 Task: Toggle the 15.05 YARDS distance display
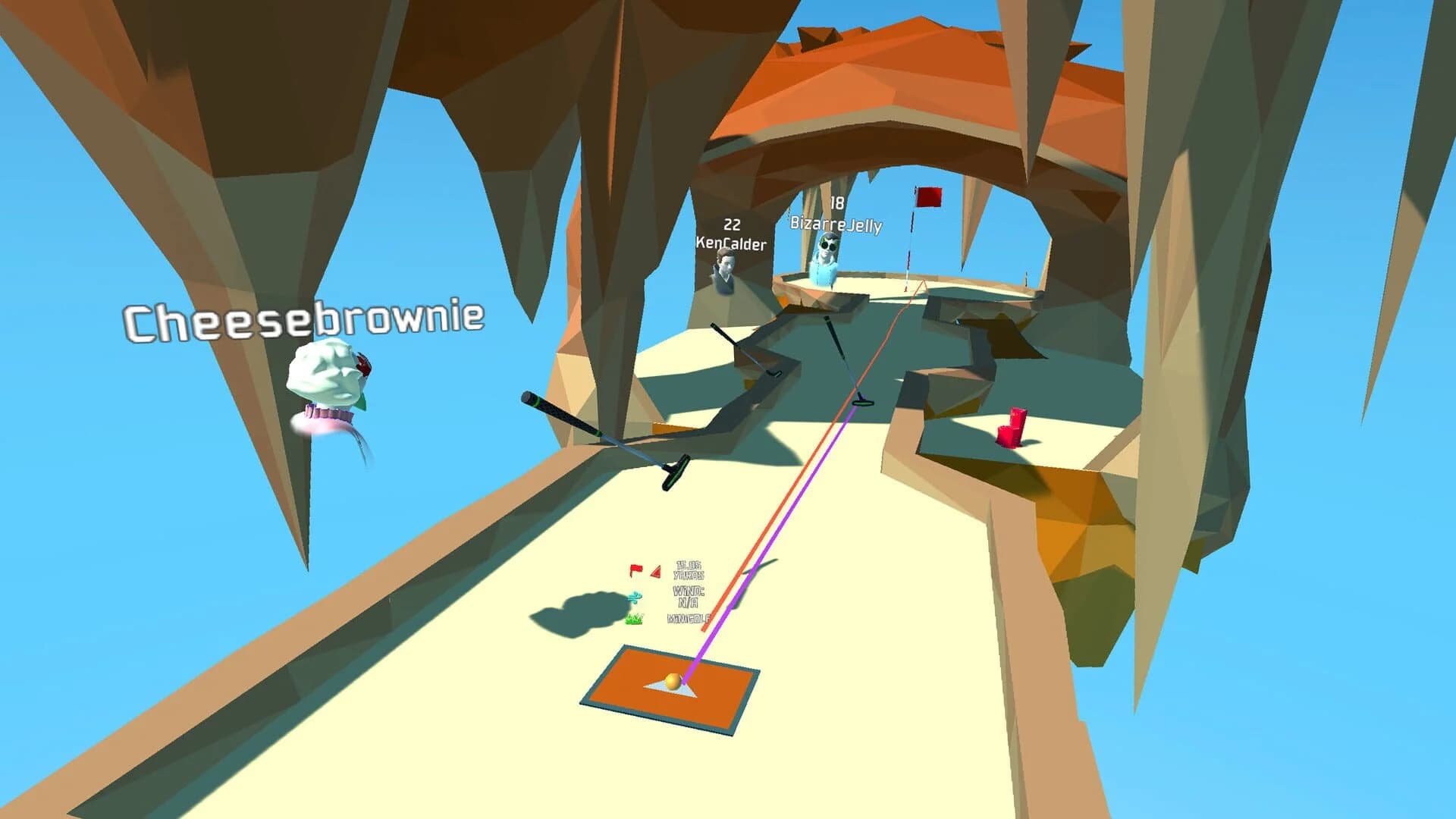pyautogui.click(x=689, y=569)
